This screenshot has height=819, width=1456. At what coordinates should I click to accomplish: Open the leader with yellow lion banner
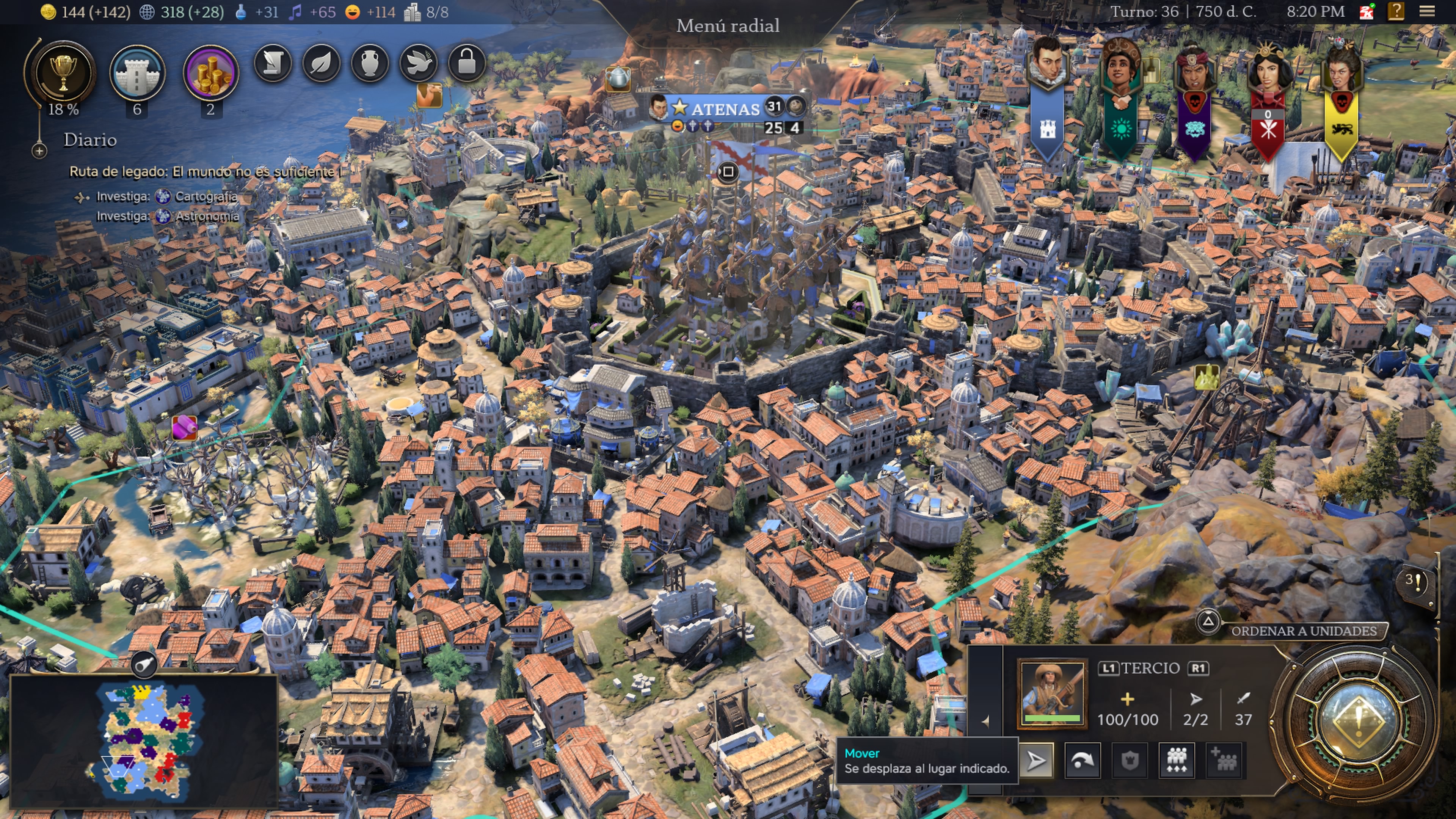tap(1341, 71)
